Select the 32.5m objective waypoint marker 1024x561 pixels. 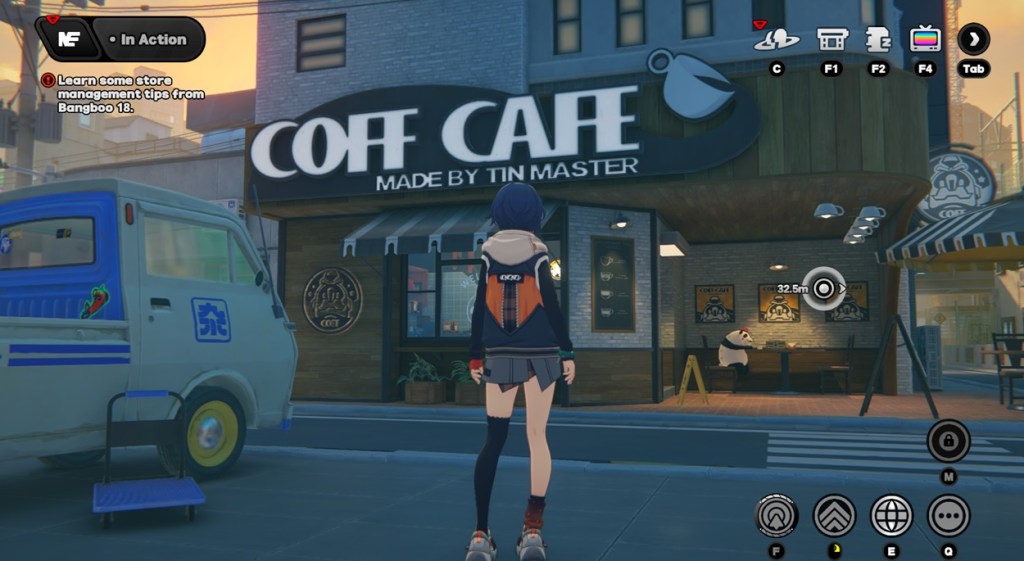click(x=823, y=289)
